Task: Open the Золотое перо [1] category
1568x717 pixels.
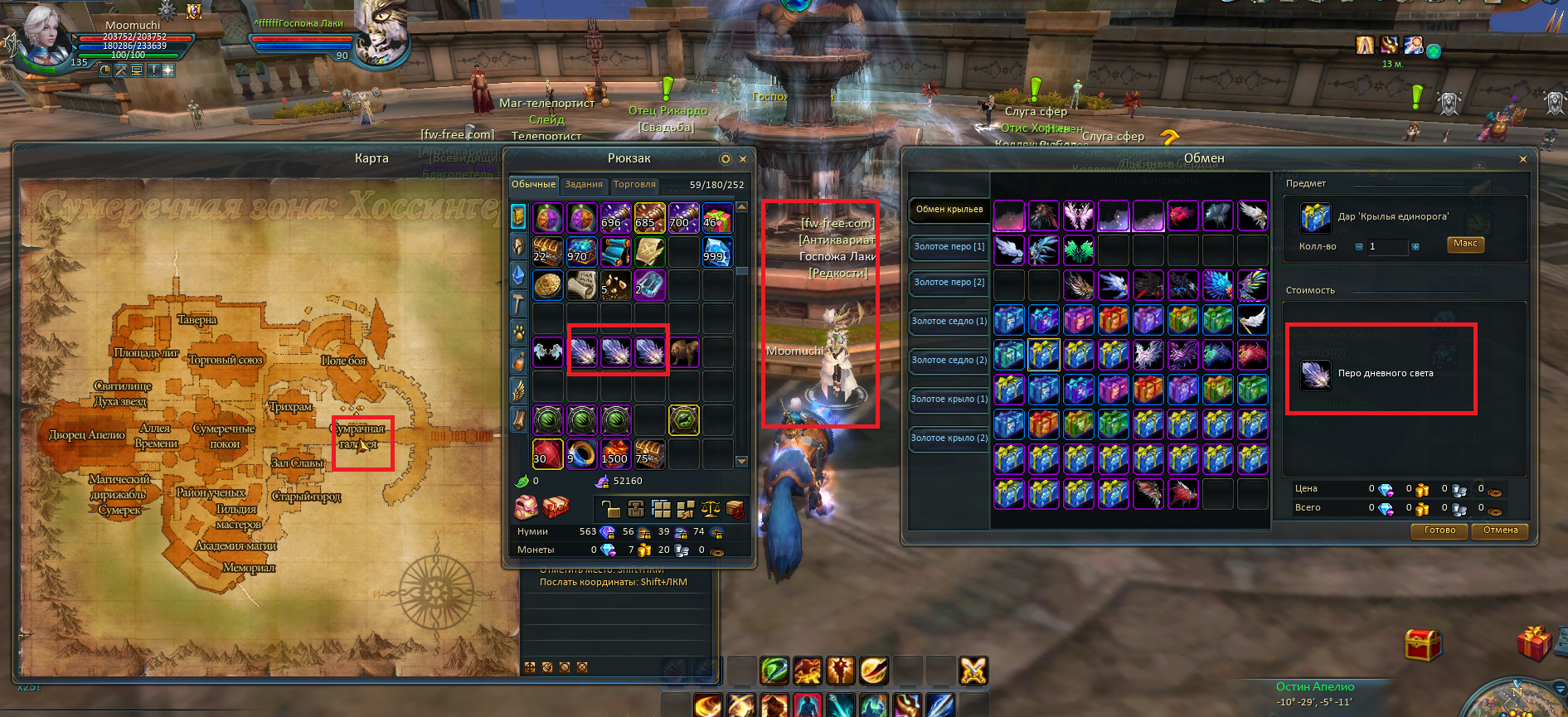Action: (x=949, y=247)
